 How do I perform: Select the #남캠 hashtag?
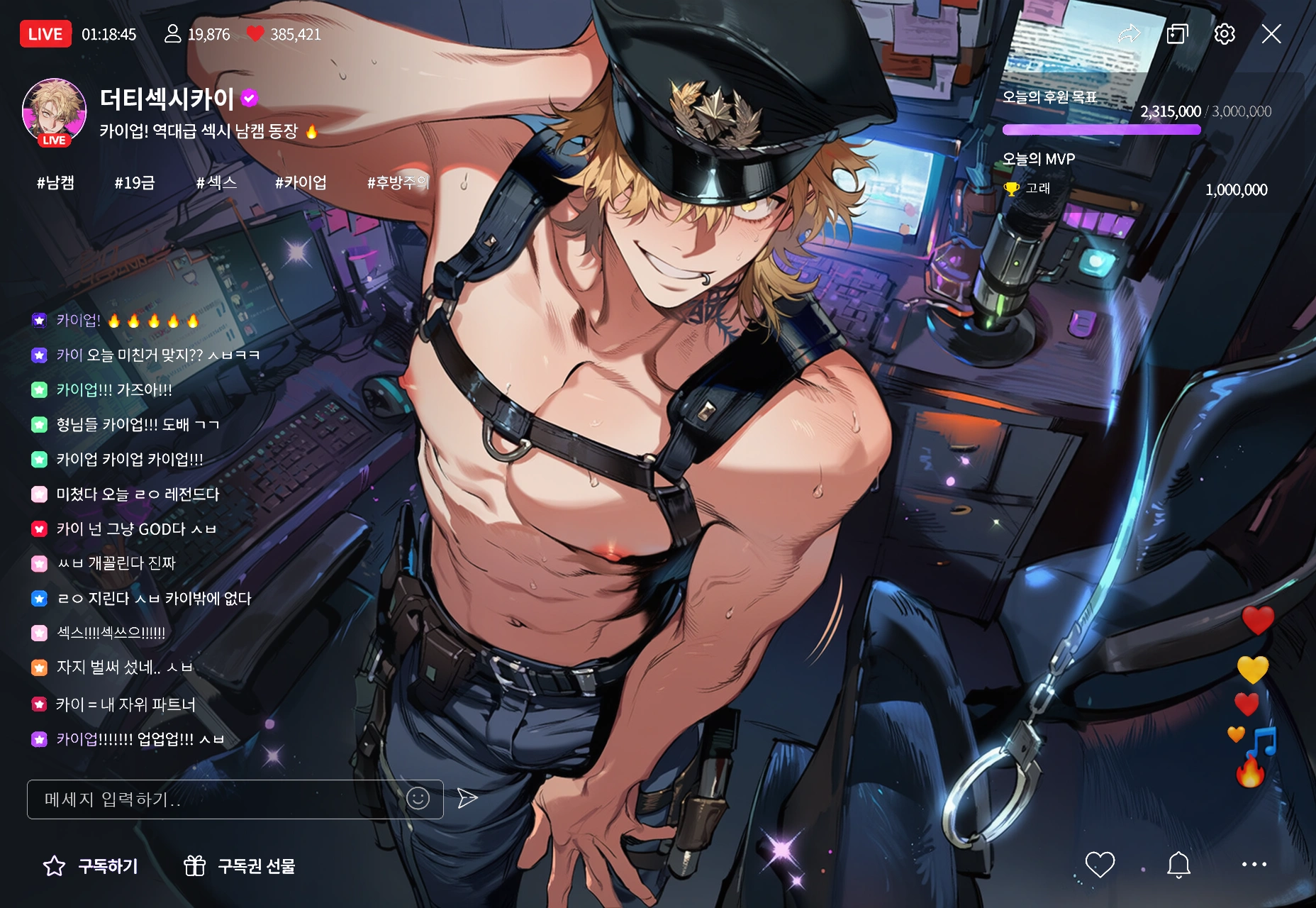click(55, 183)
